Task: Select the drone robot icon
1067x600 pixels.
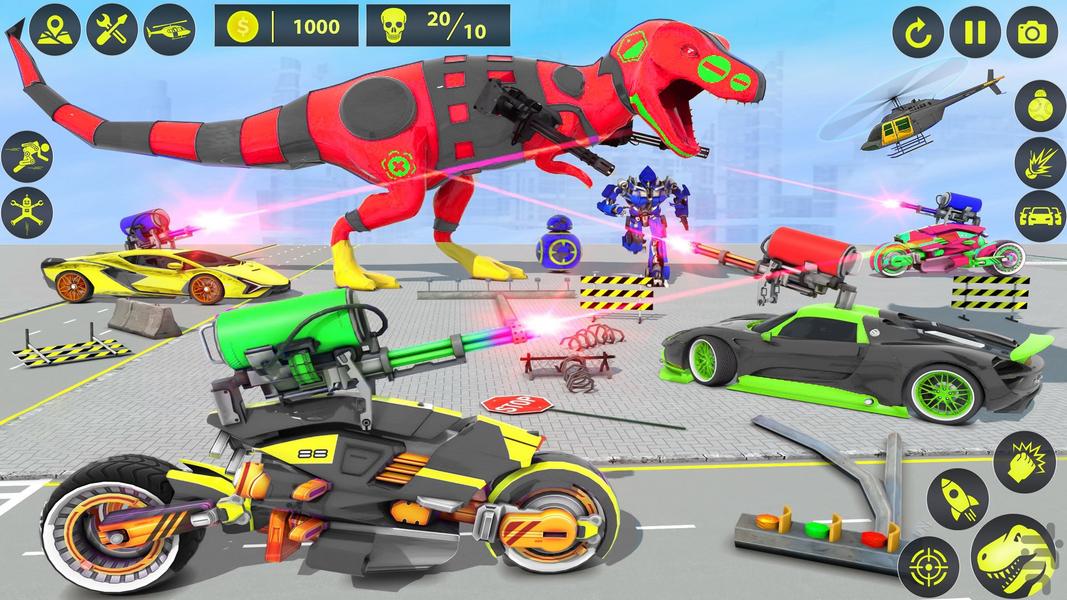Action: pyautogui.click(x=26, y=212)
